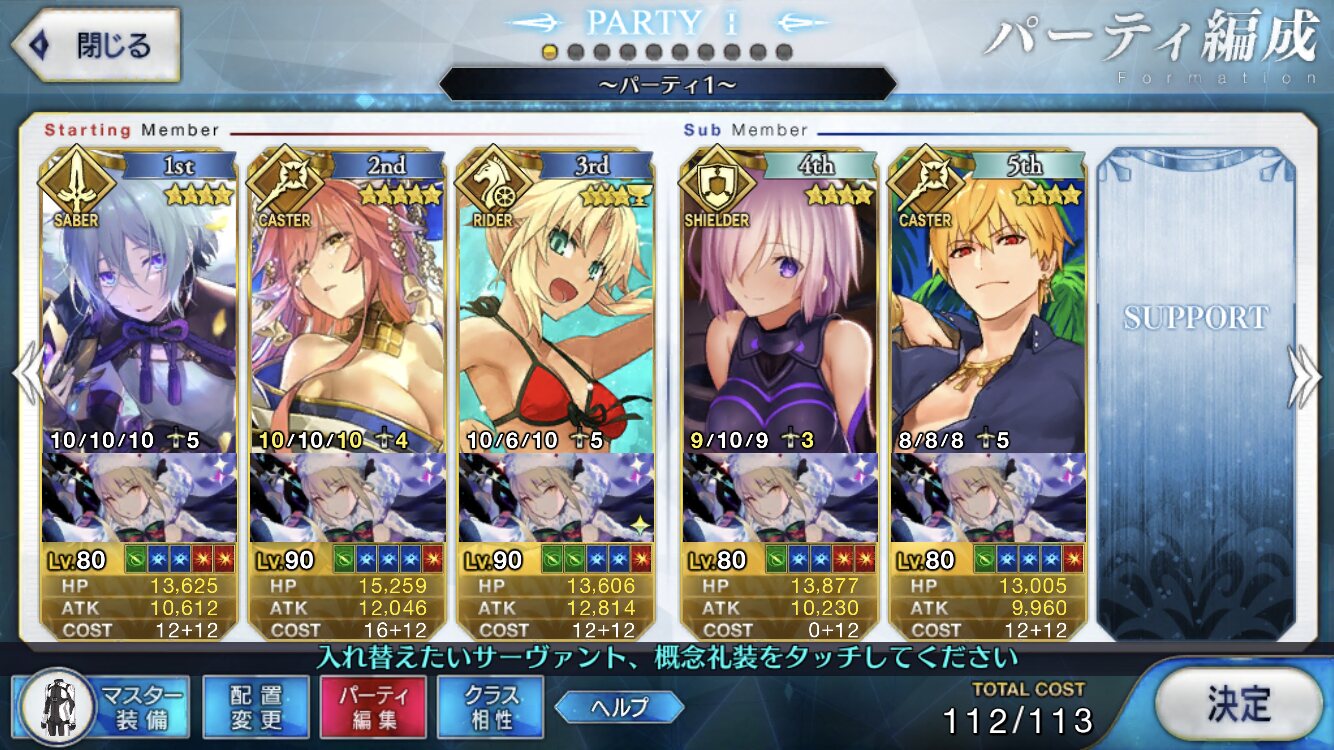Close the party formation screen with 閉じる
Viewport: 1334px width, 750px height.
coord(95,45)
